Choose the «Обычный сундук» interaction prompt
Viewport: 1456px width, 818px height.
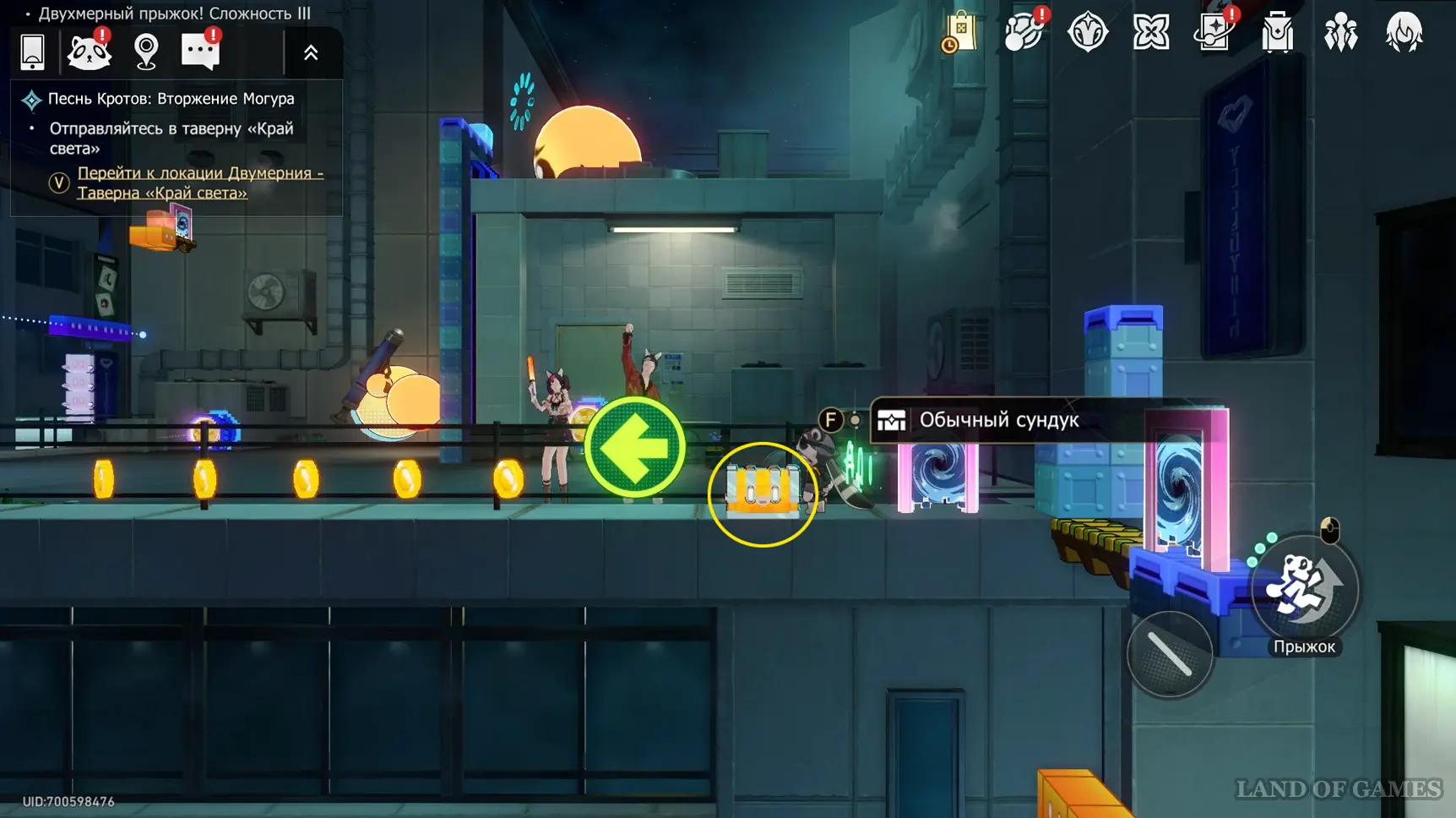998,420
